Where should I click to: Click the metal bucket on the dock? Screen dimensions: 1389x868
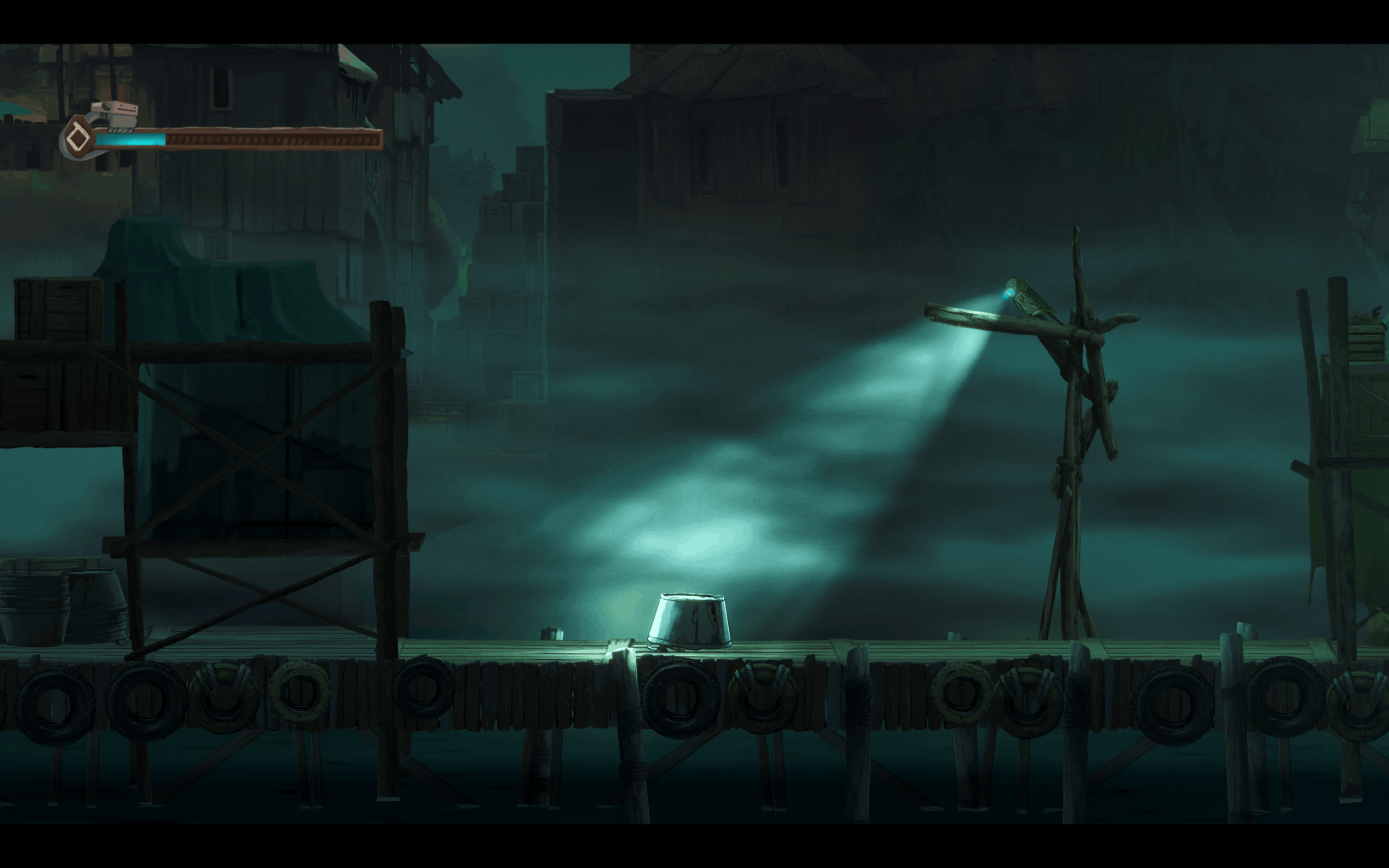pos(690,620)
